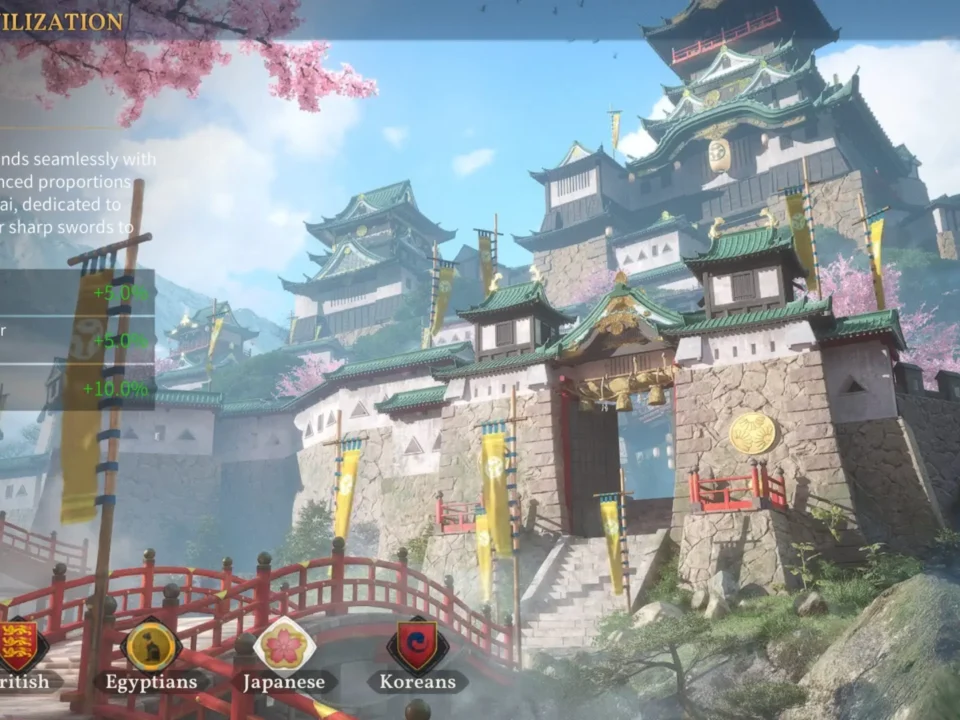Select the Japanese cherry blossom emblem
960x720 pixels.
click(x=284, y=645)
